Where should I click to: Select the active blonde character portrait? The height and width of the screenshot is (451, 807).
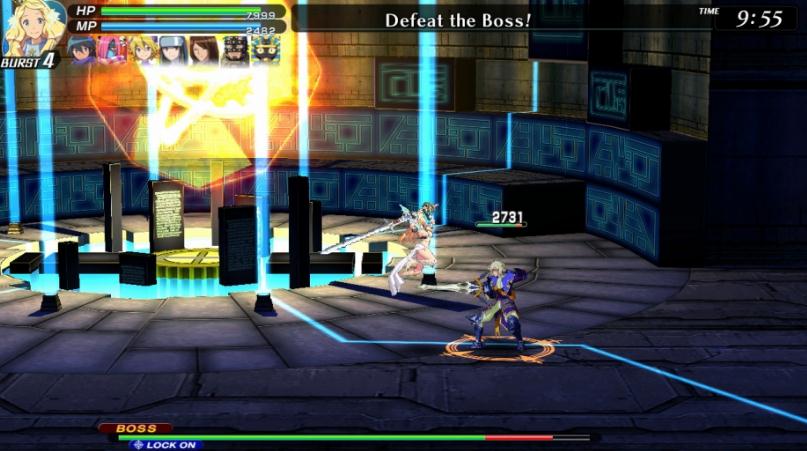click(30, 28)
